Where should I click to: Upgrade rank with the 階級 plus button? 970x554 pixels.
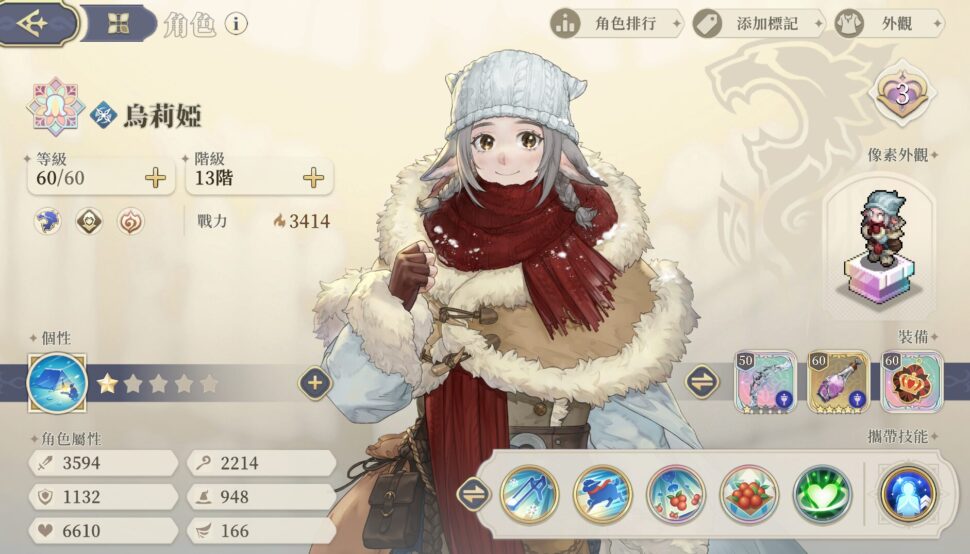(313, 178)
